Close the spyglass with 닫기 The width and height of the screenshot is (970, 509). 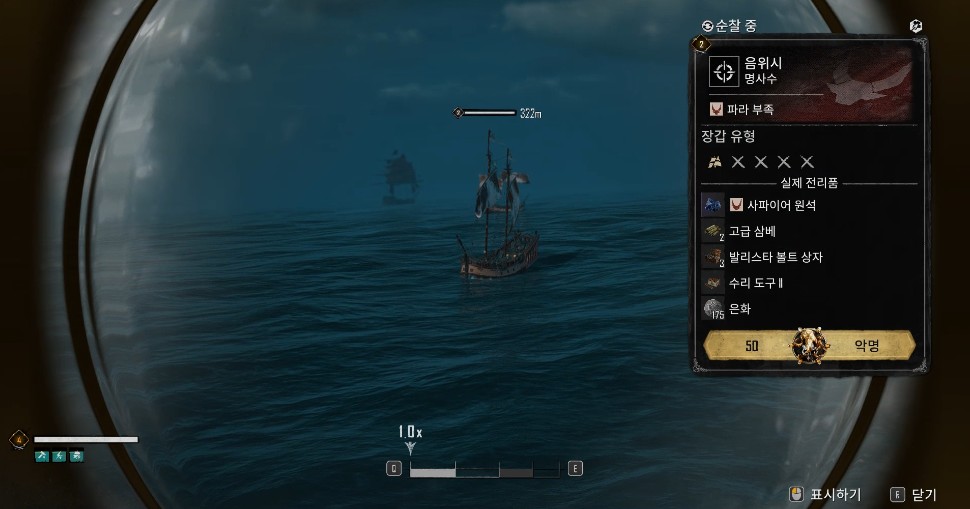tap(914, 494)
